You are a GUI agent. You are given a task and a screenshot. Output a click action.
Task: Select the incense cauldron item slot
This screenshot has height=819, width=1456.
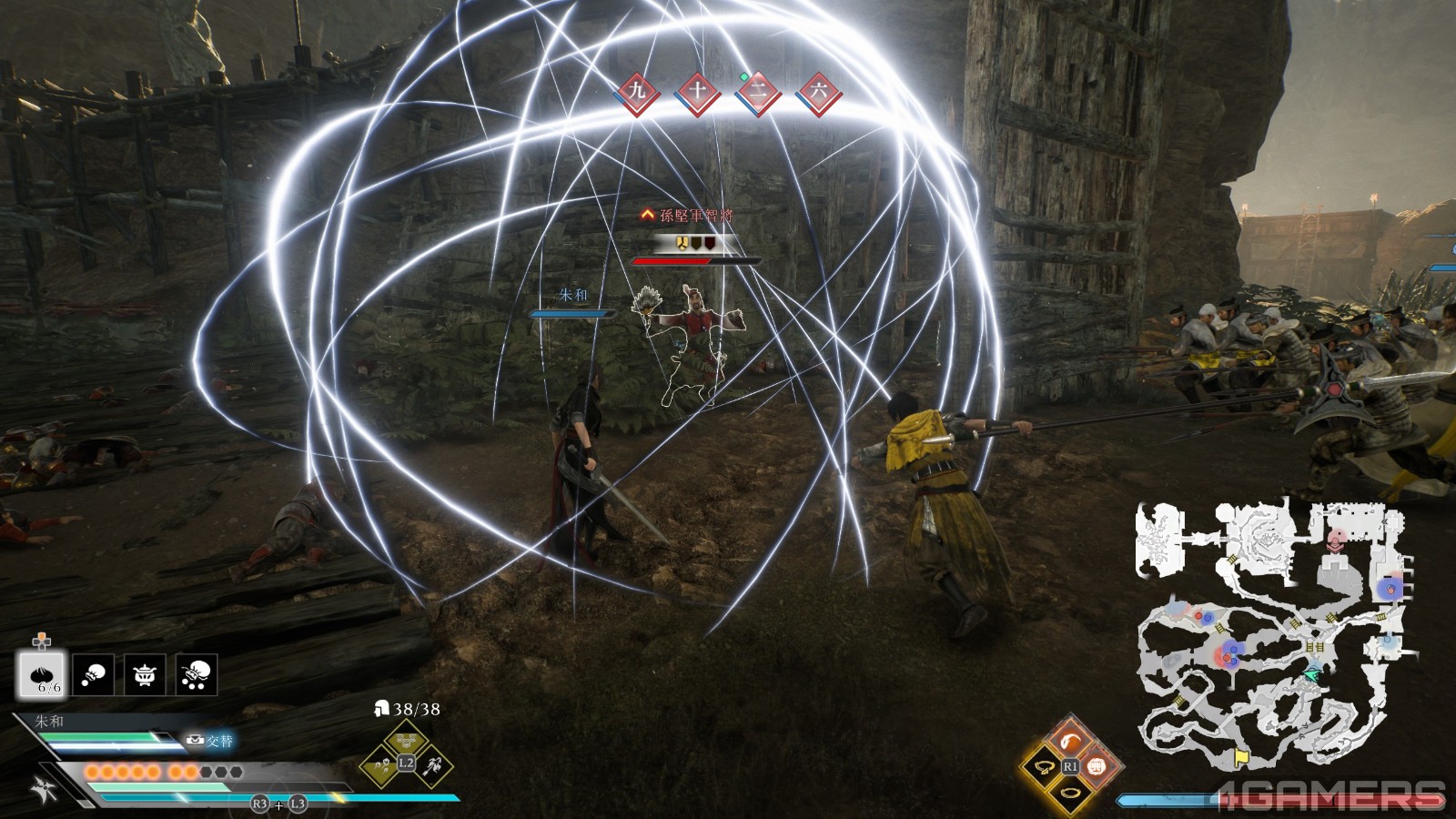(145, 674)
